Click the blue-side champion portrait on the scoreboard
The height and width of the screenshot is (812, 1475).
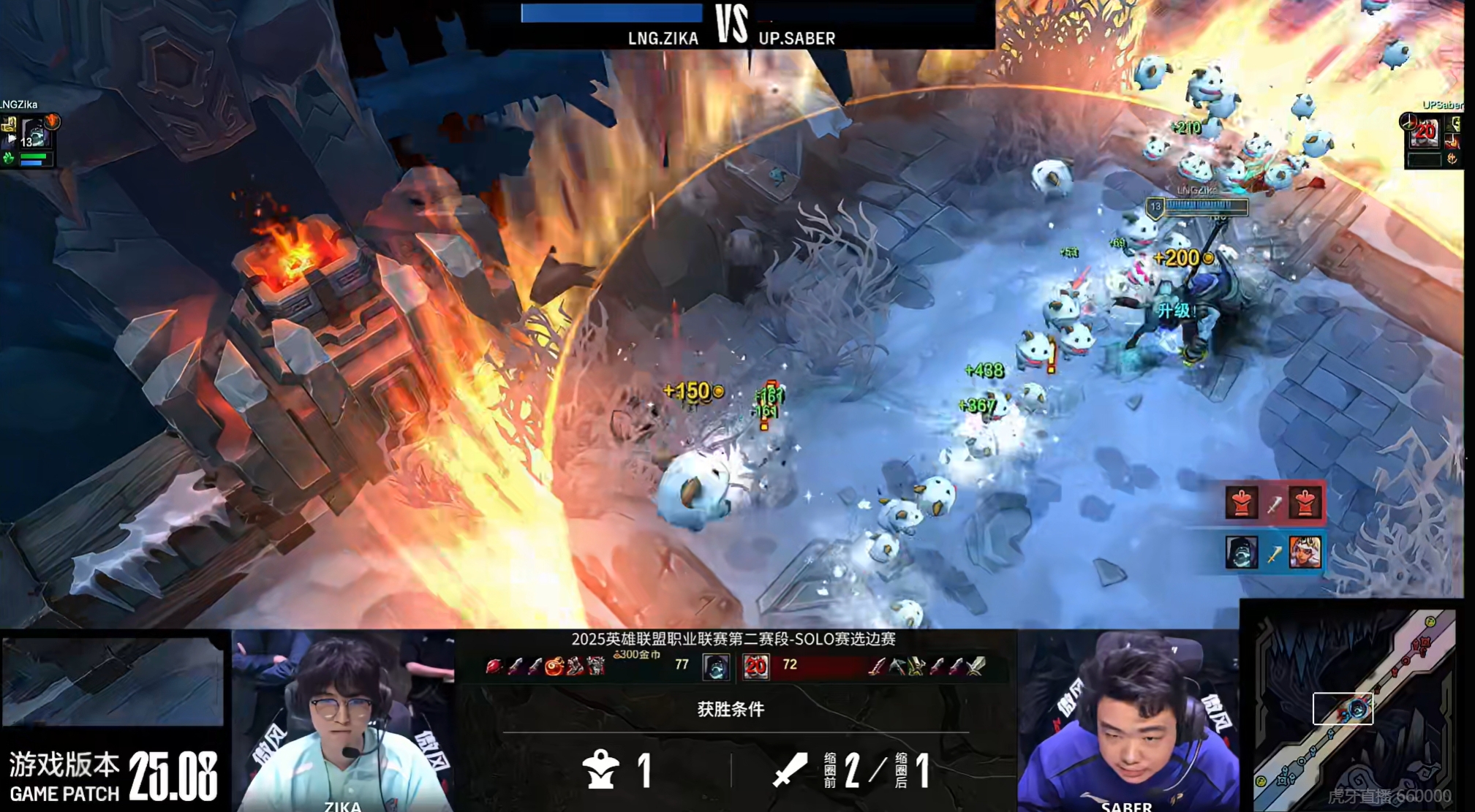coord(715,666)
